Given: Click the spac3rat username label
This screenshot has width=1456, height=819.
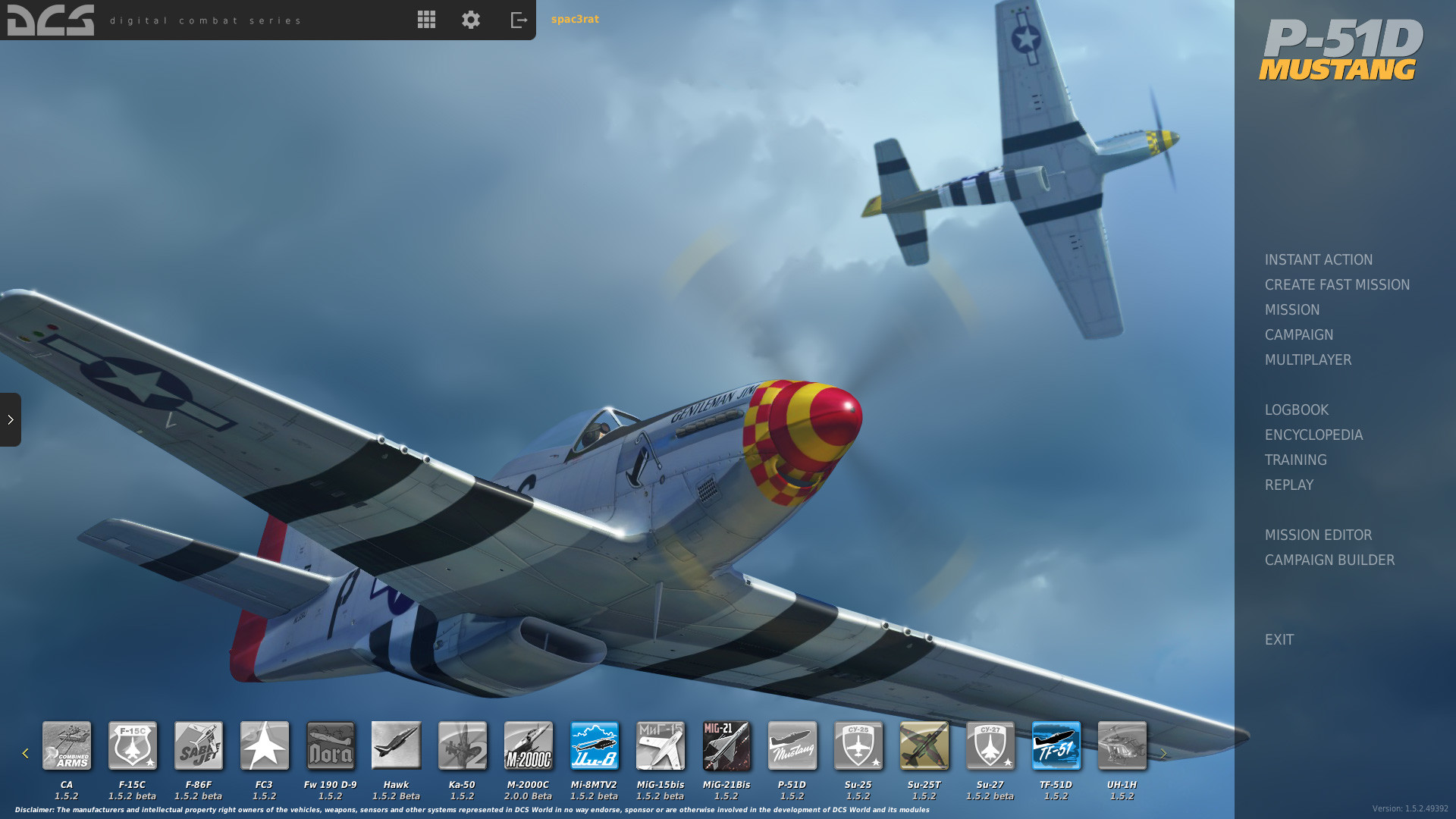Looking at the screenshot, I should 576,19.
